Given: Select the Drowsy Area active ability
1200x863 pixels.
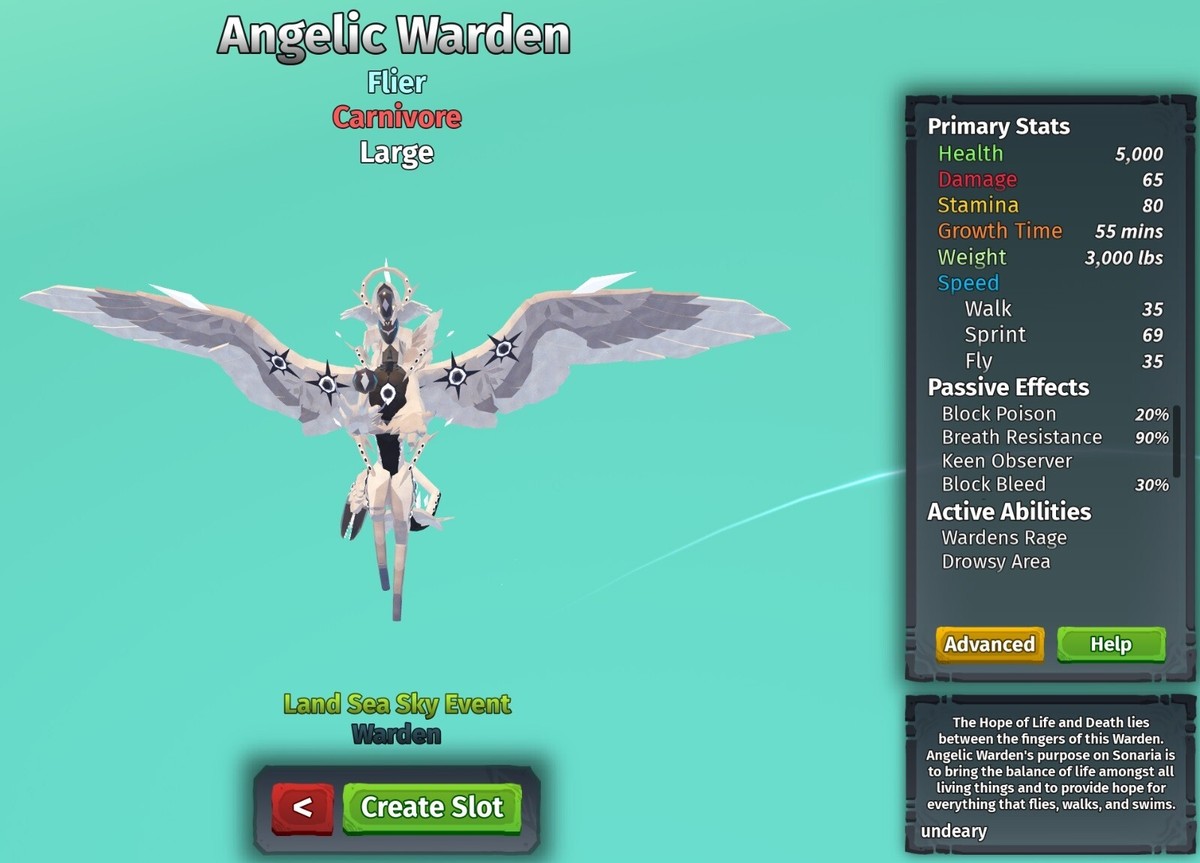Looking at the screenshot, I should pos(995,562).
